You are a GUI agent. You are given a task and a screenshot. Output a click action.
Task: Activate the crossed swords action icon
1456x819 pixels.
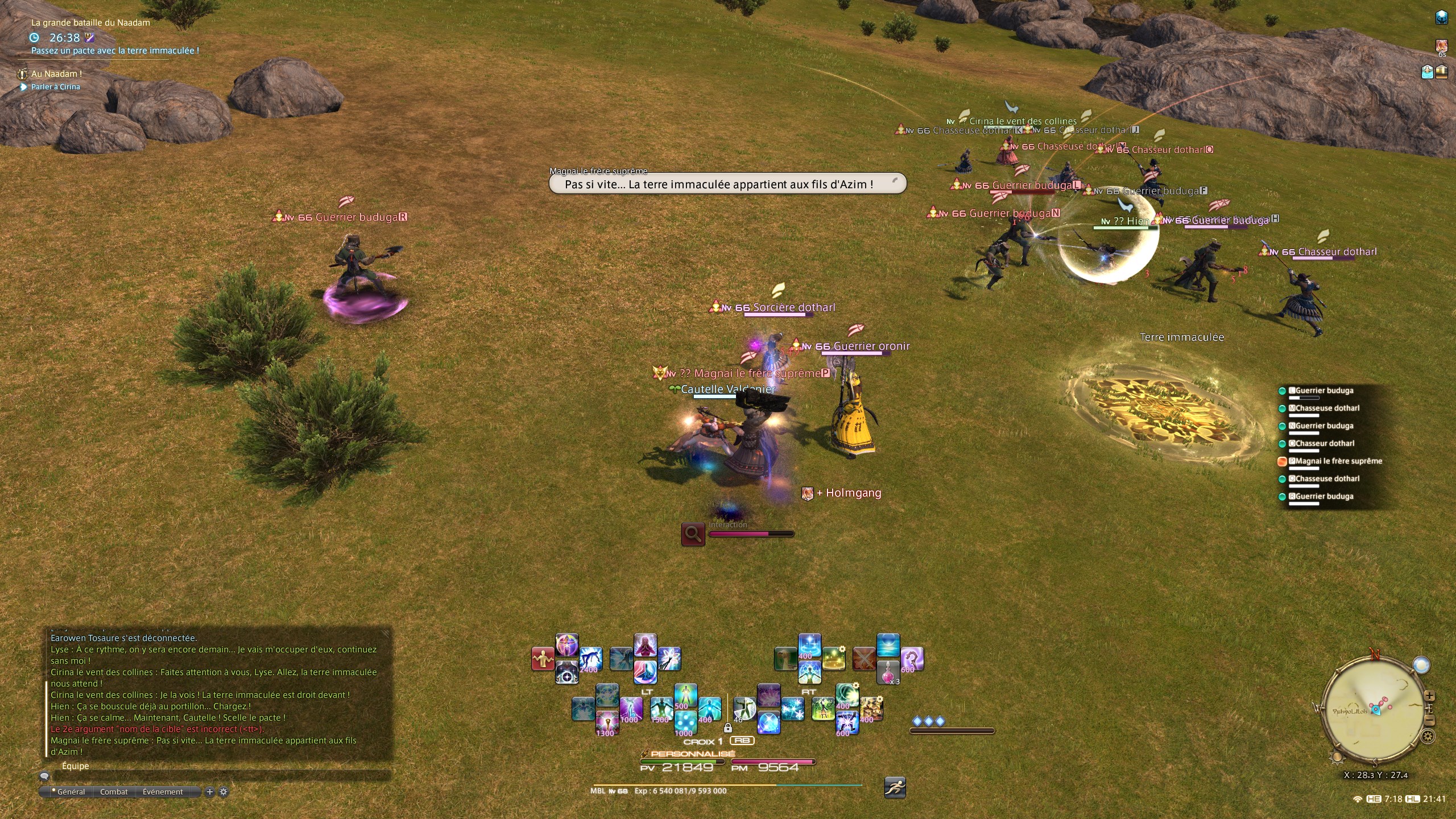coord(864,659)
